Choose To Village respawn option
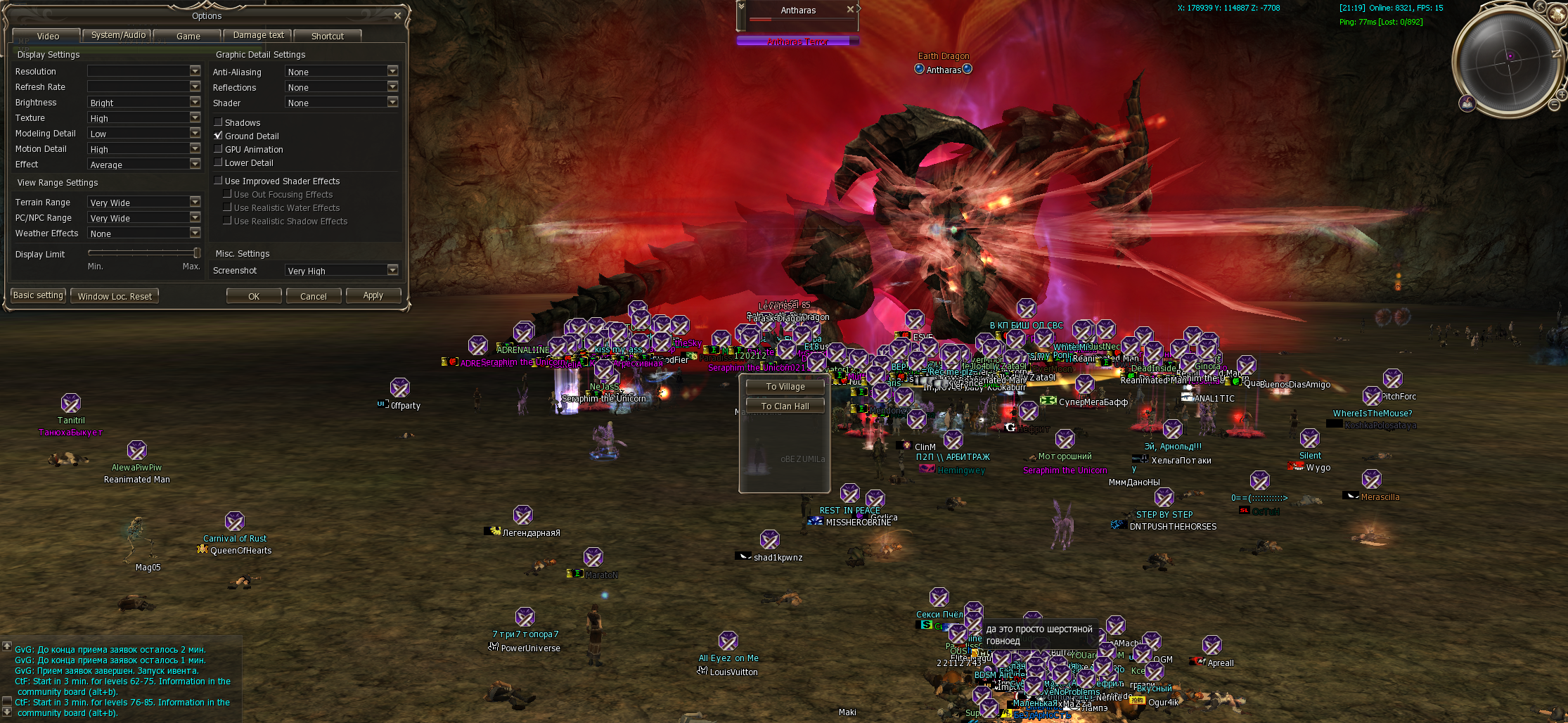 pyautogui.click(x=785, y=387)
